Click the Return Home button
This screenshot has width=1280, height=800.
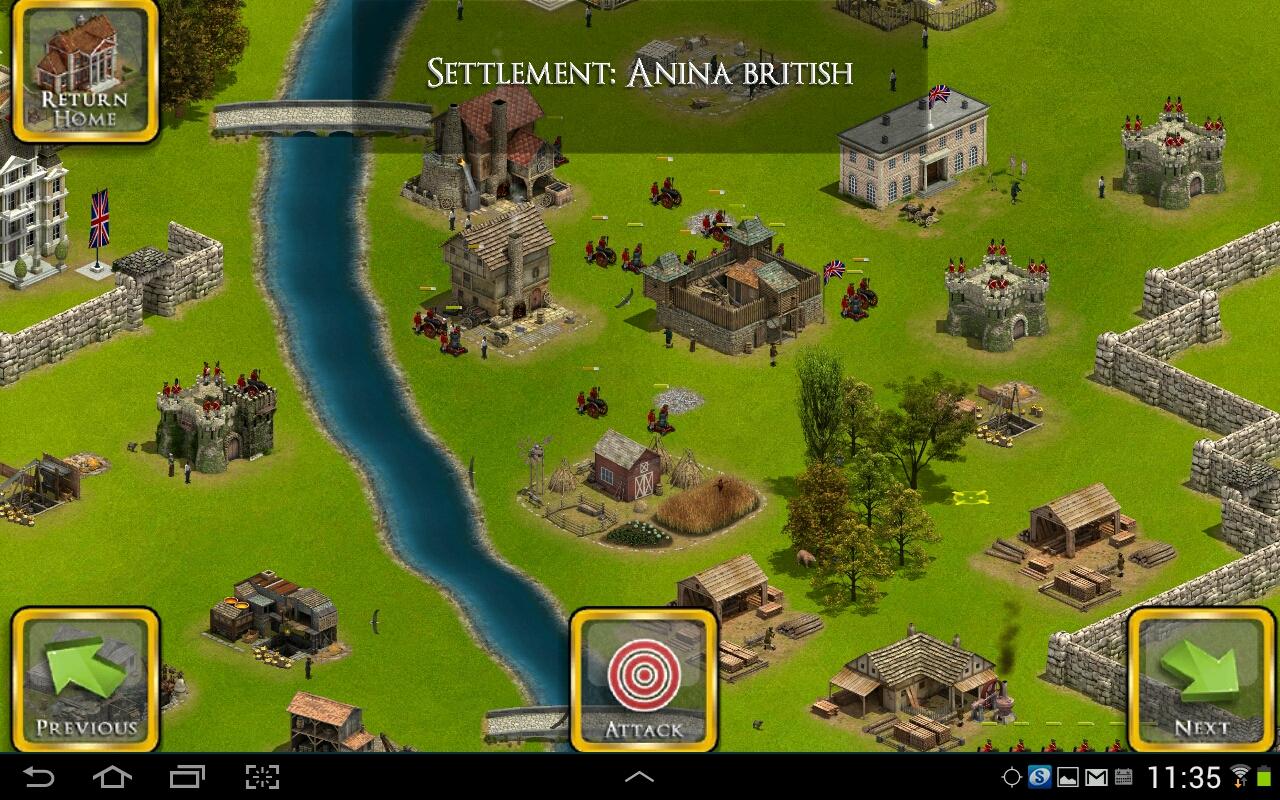coord(85,70)
